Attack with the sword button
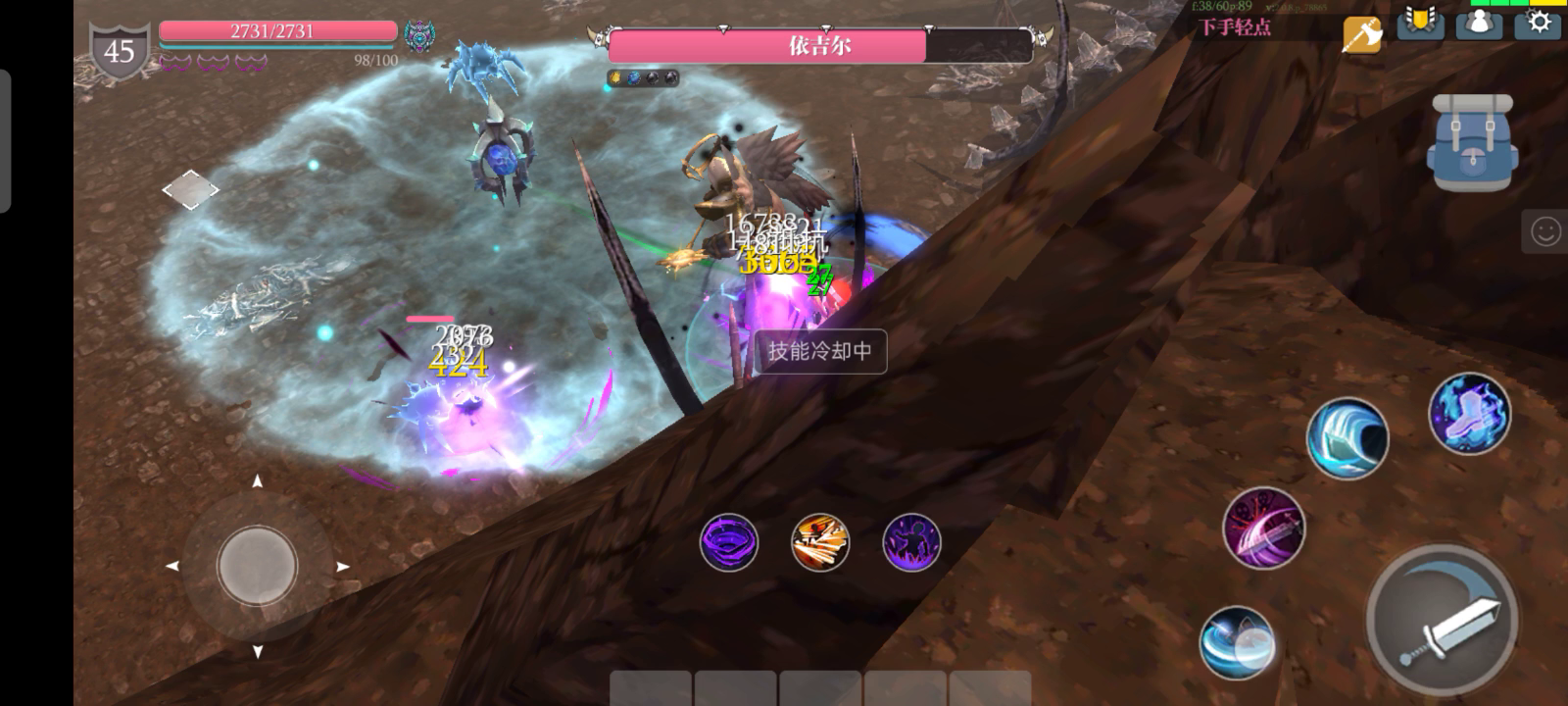Image resolution: width=1568 pixels, height=706 pixels. tap(1443, 620)
